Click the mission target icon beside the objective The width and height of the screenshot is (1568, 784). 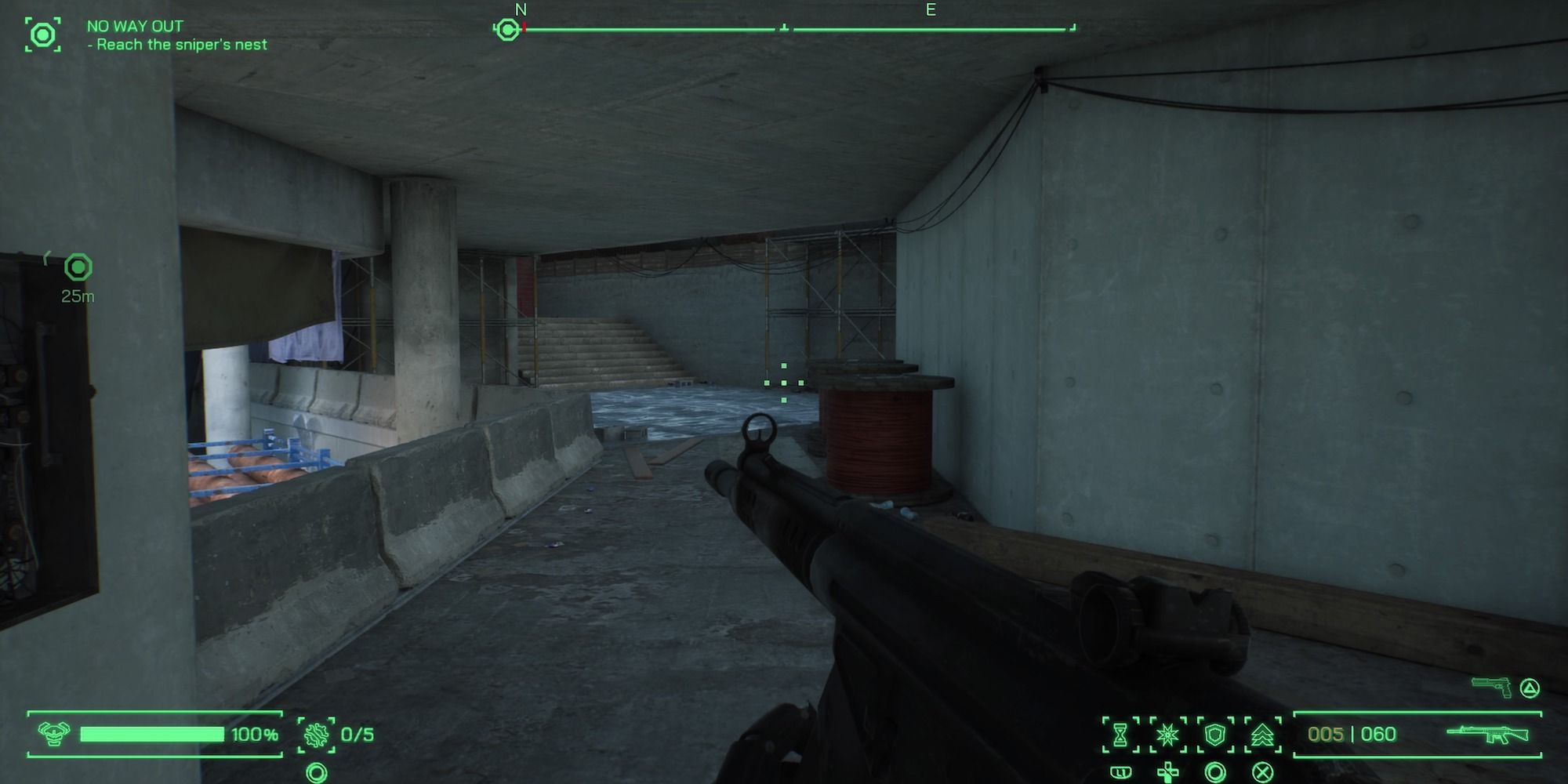point(42,34)
